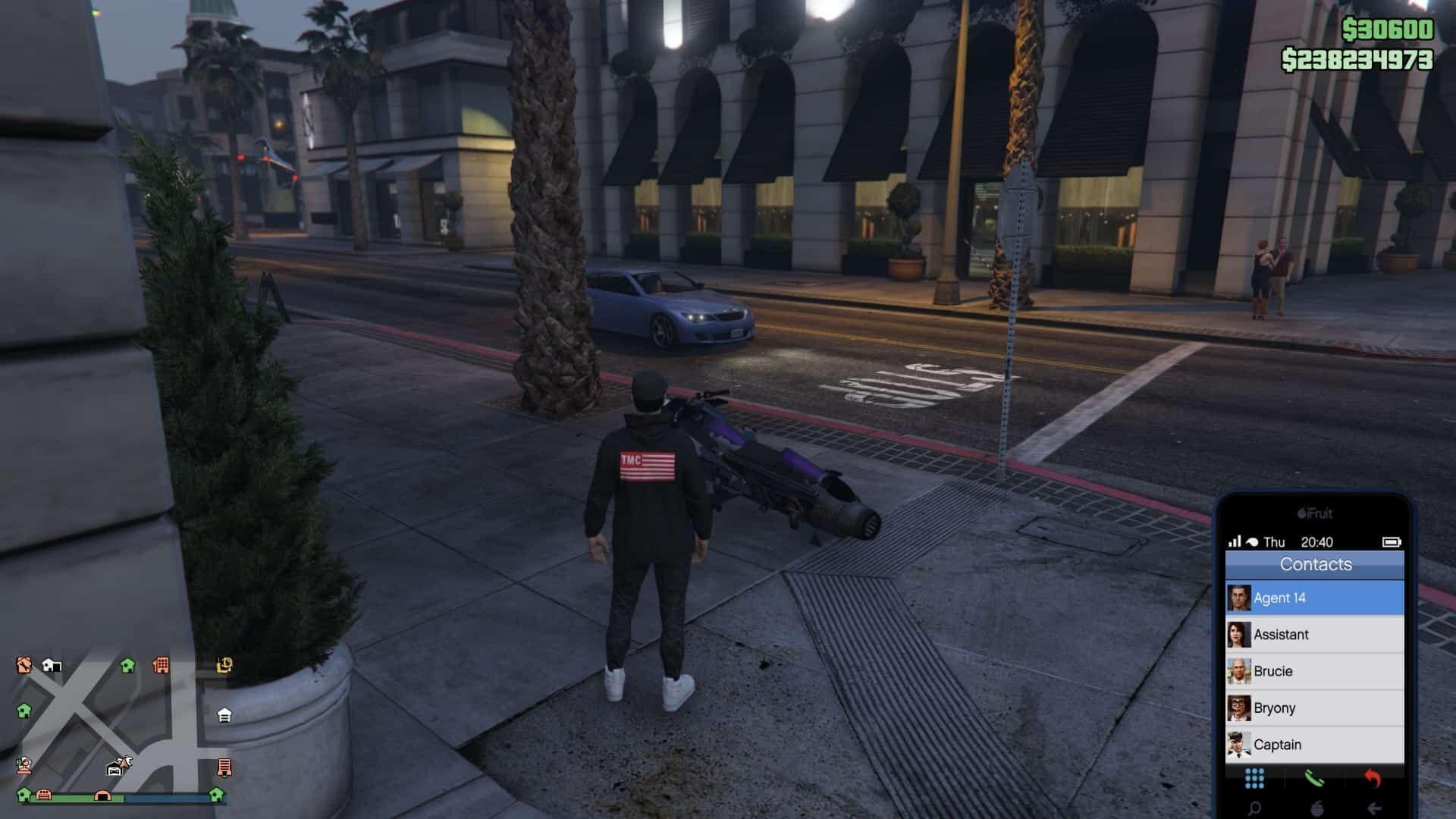Select the white garage minimap blip
1456x819 pixels.
pyautogui.click(x=224, y=715)
